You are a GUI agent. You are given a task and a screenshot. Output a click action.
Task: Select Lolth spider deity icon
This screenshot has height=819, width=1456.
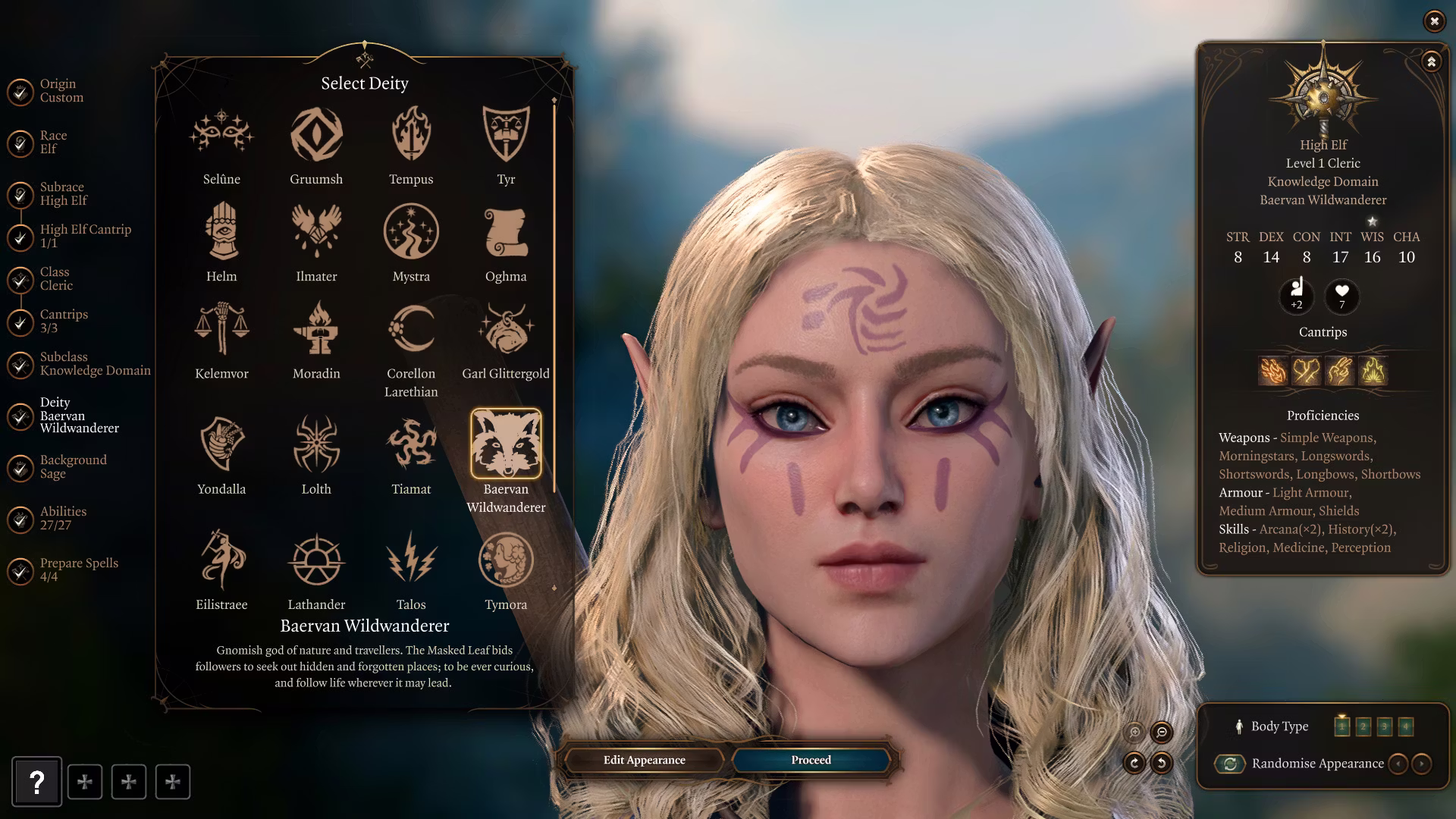[316, 444]
